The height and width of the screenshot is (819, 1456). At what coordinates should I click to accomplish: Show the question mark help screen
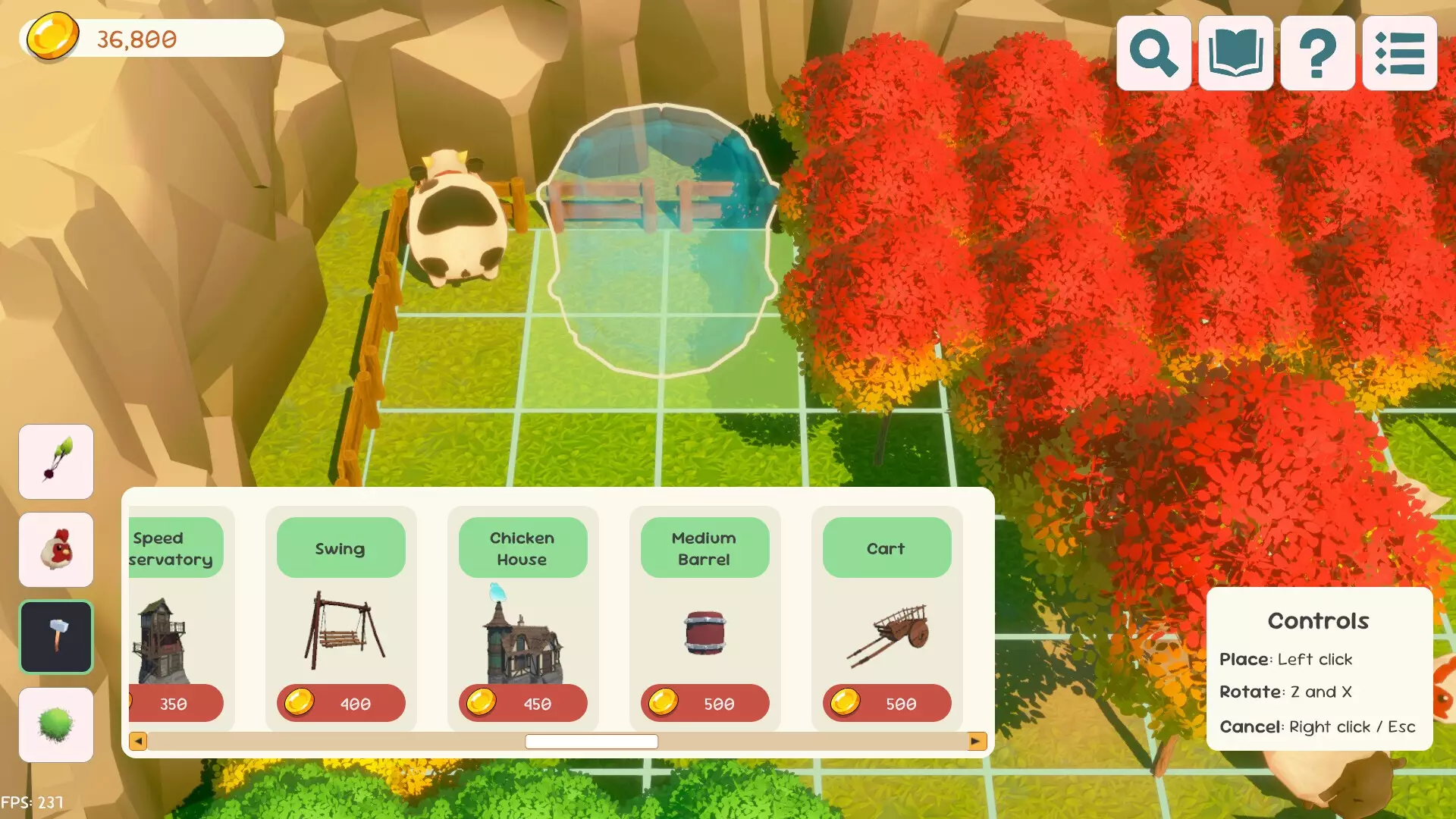[x=1317, y=53]
